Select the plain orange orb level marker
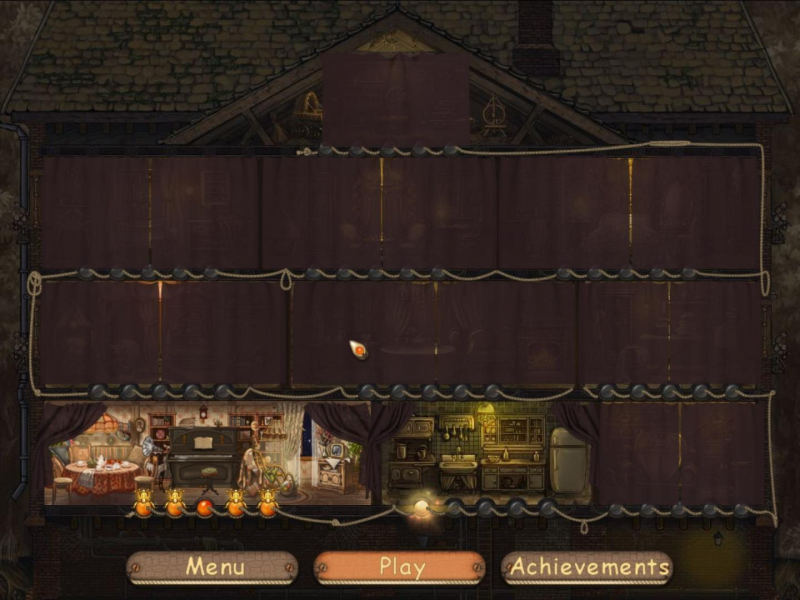The width and height of the screenshot is (800, 600). (x=205, y=507)
